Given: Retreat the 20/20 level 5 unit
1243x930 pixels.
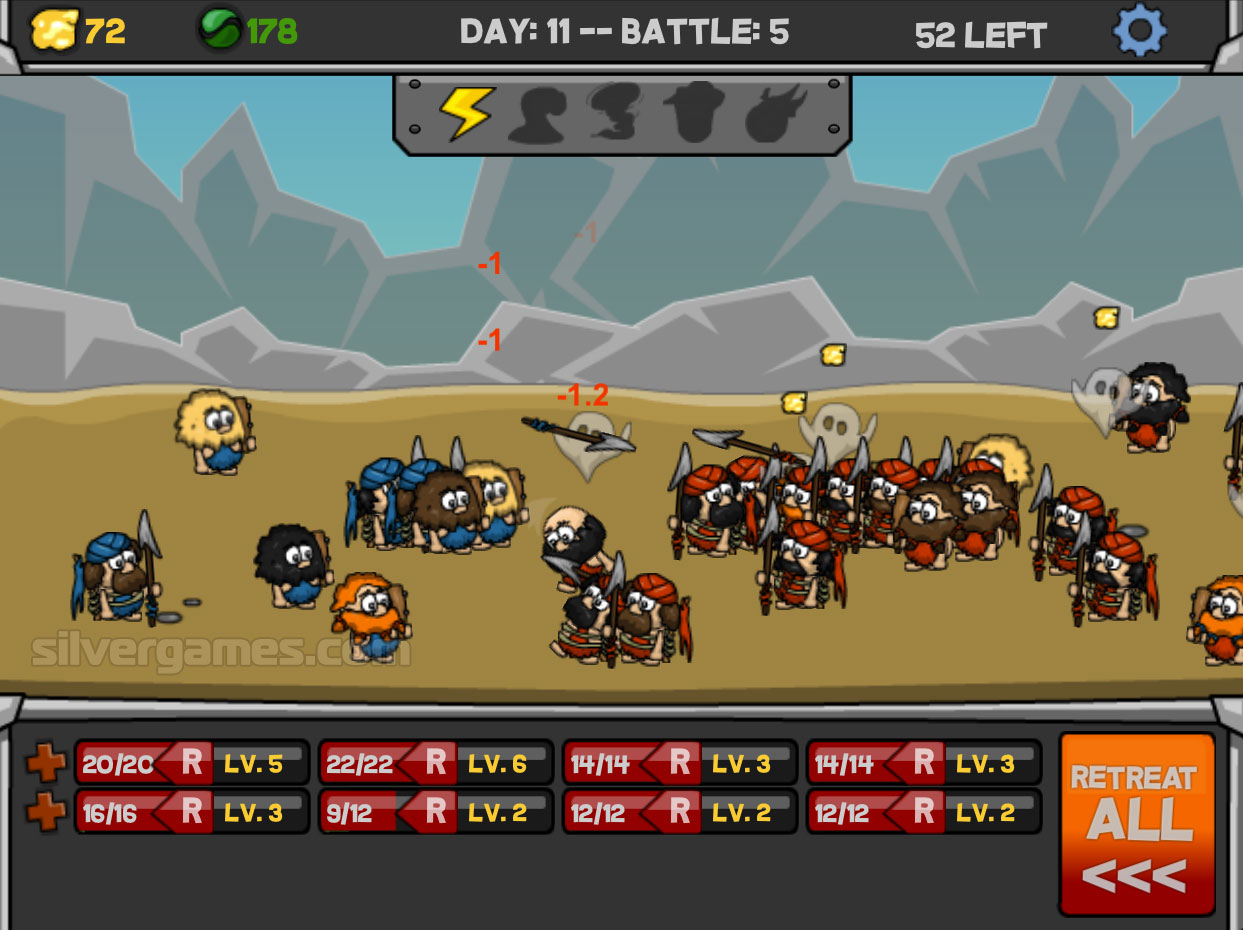Looking at the screenshot, I should (x=192, y=764).
